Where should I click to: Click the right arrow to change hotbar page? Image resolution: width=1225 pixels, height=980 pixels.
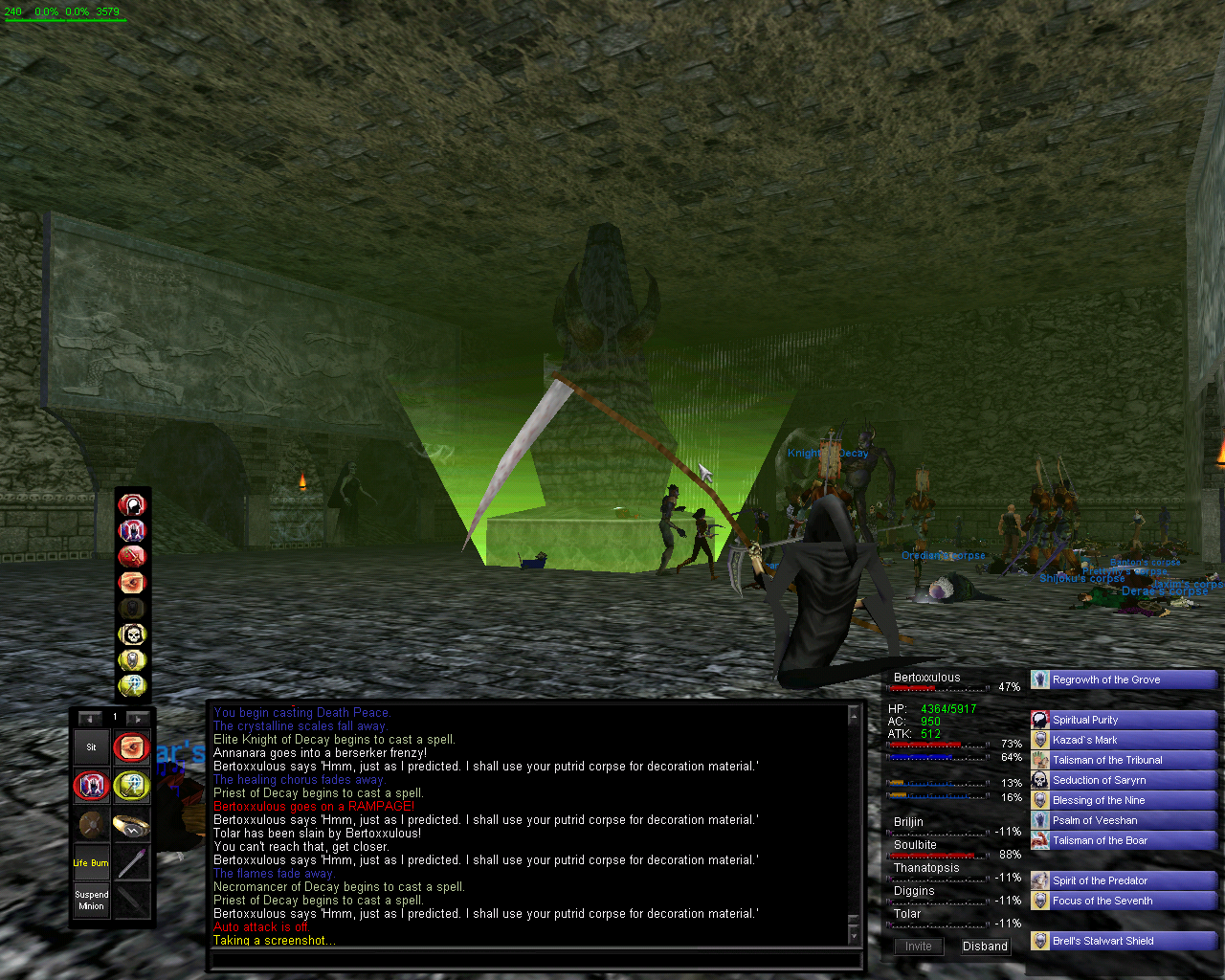click(x=138, y=717)
